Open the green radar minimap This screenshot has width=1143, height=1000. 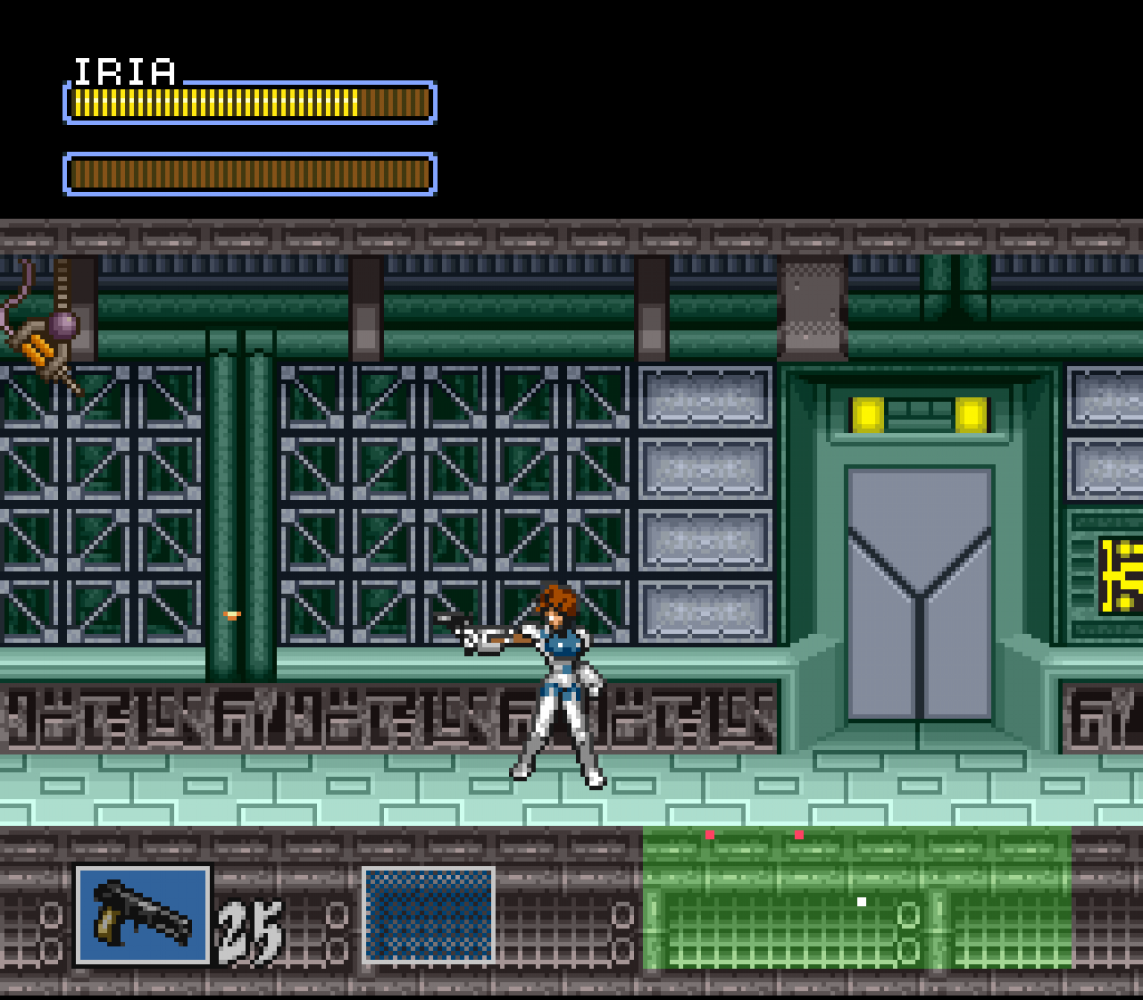coord(856,898)
